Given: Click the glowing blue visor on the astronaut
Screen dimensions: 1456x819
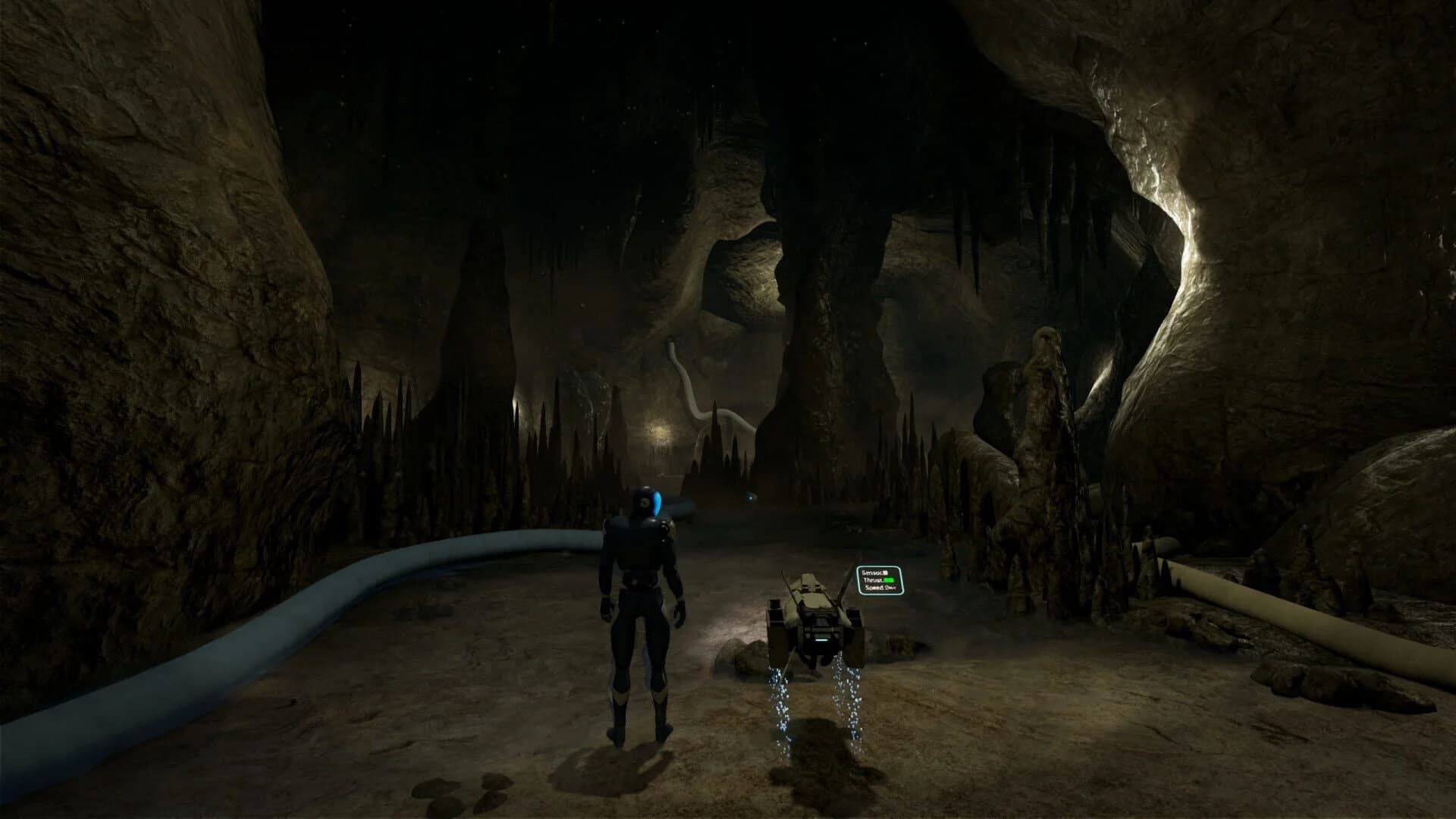Looking at the screenshot, I should pyautogui.click(x=655, y=502).
